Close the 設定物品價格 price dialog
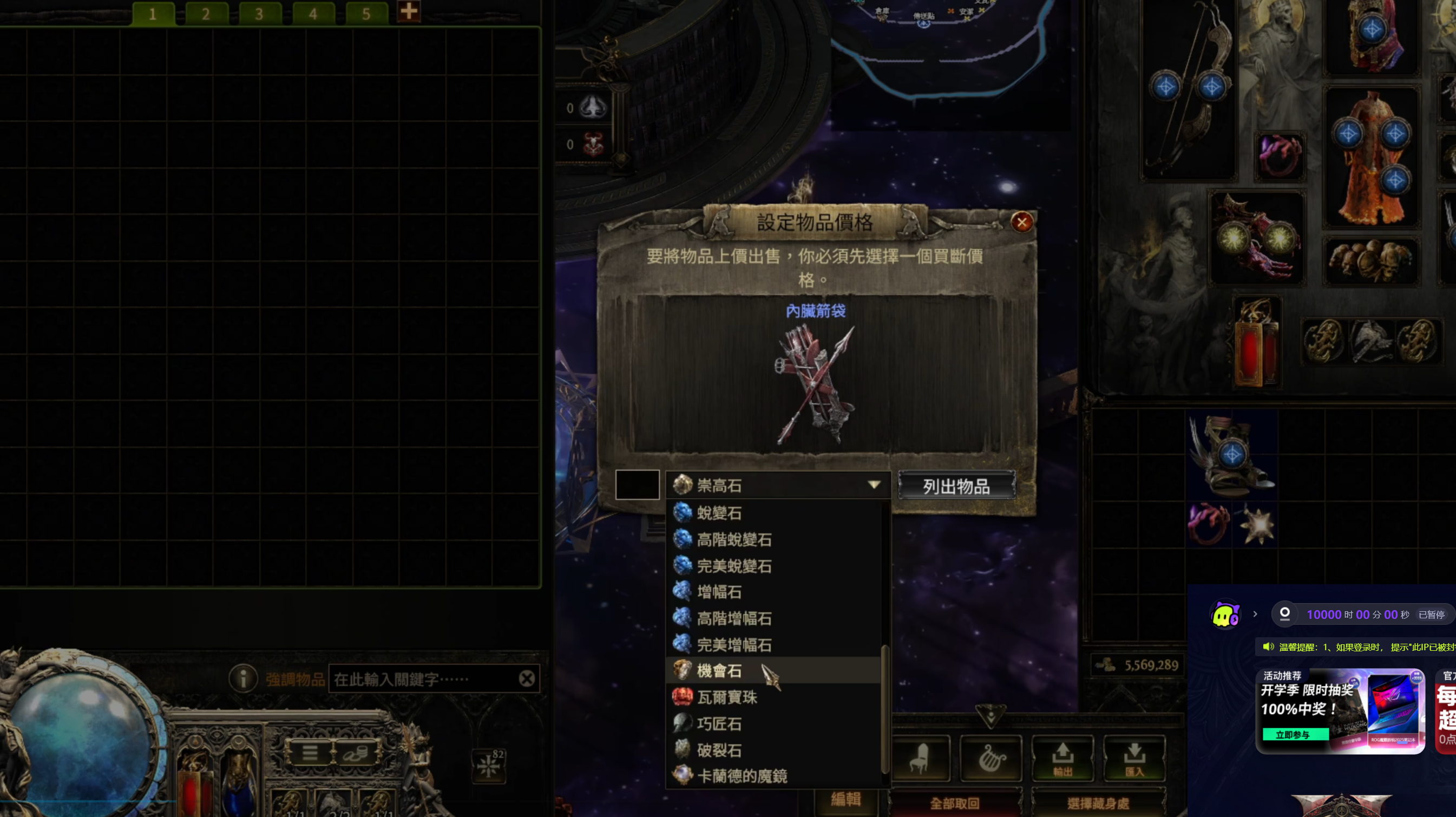This screenshot has height=817, width=1456. (1021, 222)
